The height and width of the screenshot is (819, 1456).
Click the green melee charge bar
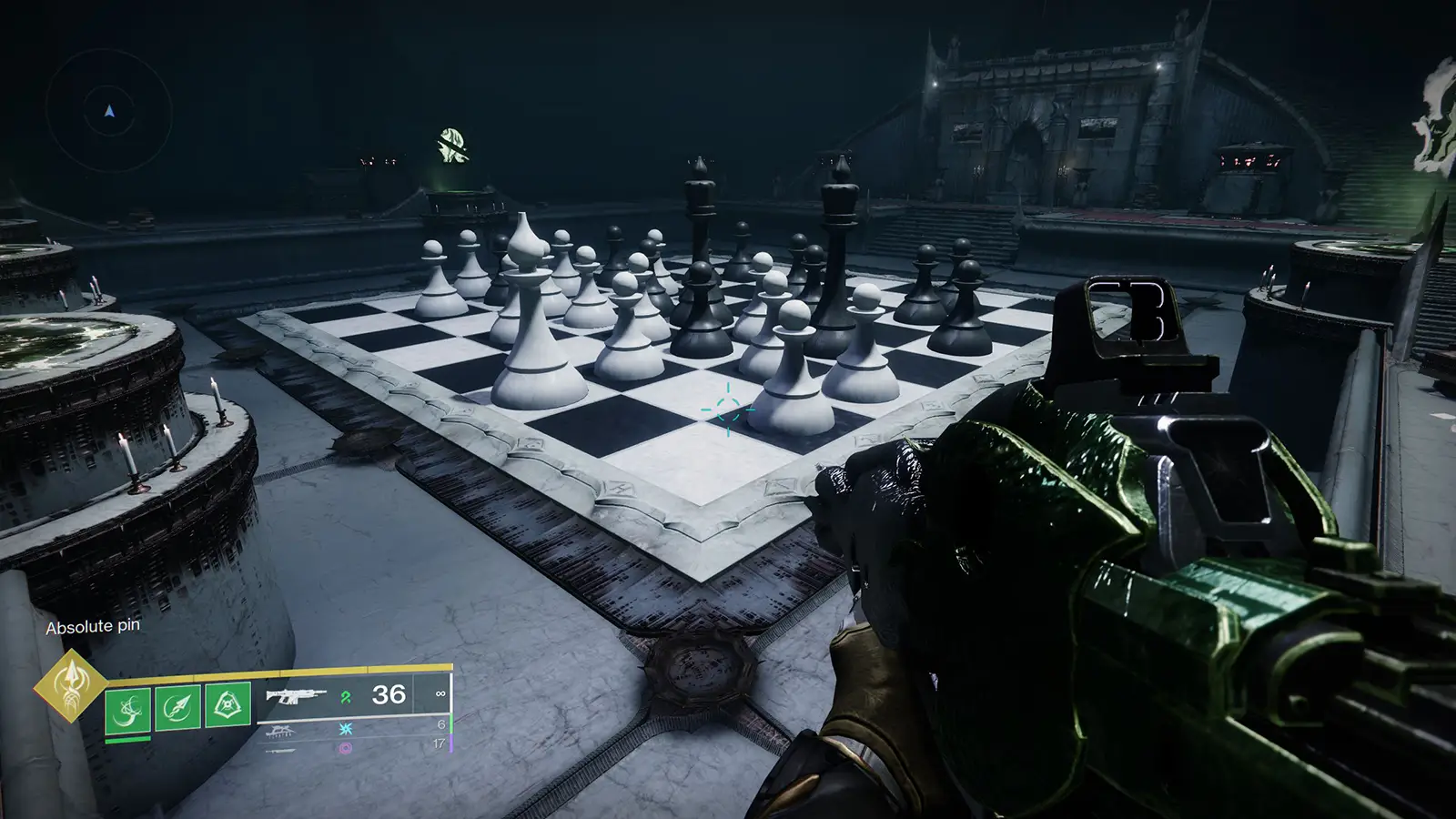click(127, 739)
